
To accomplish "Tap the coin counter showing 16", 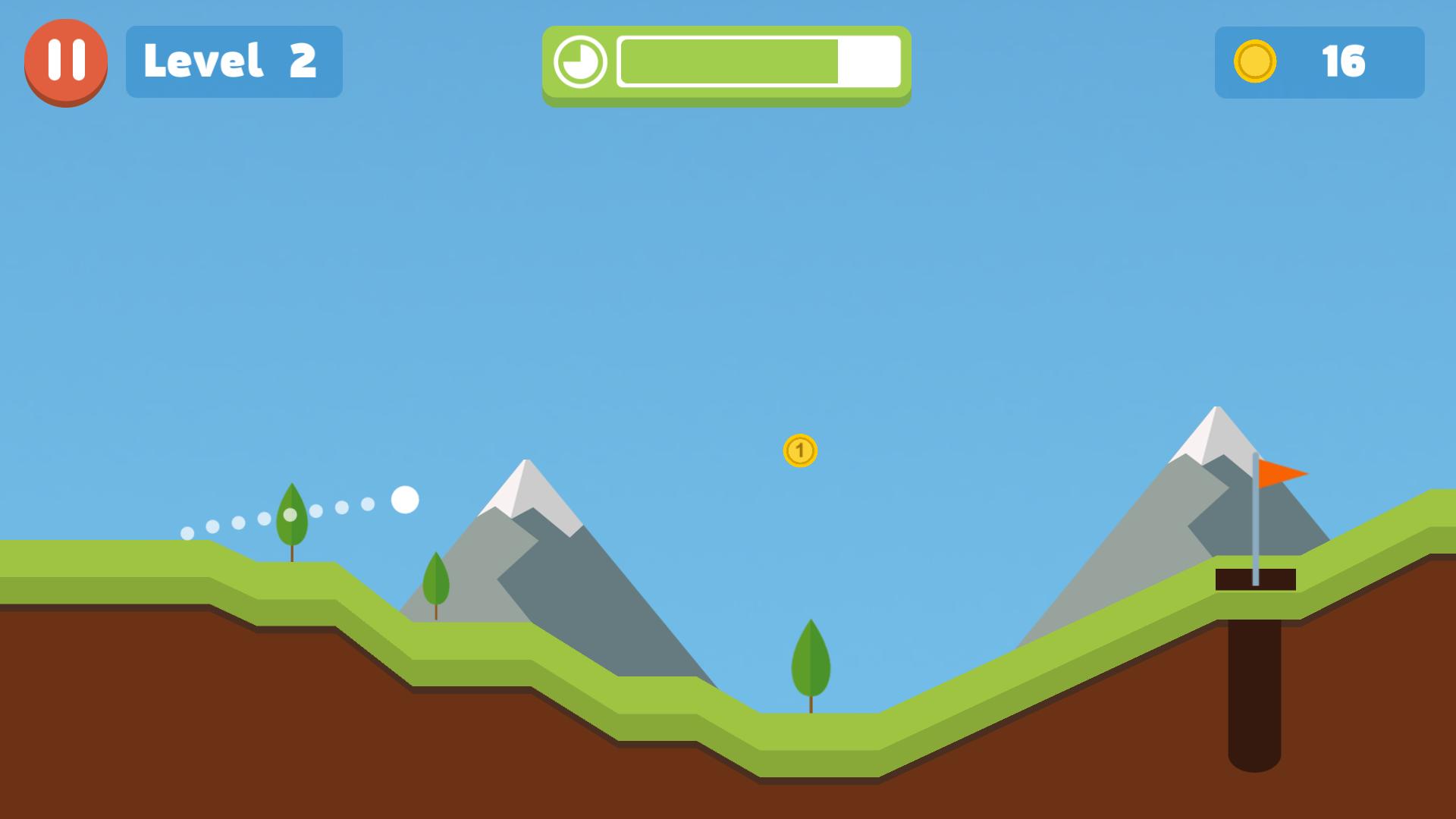I will (x=1342, y=63).
